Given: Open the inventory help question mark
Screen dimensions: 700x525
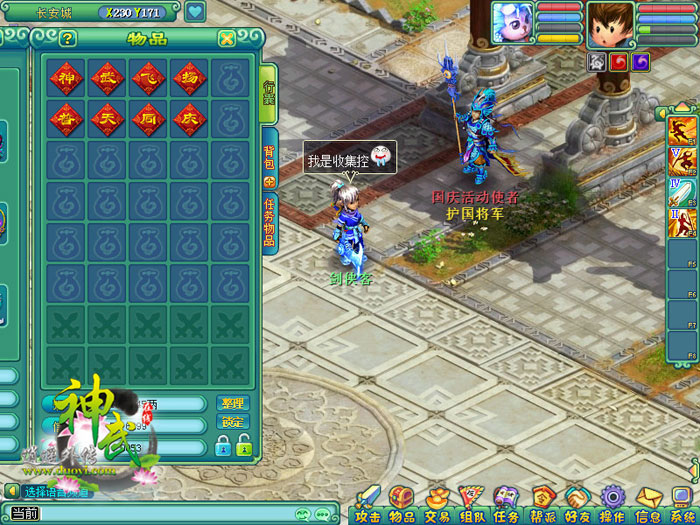Looking at the screenshot, I should [68, 39].
